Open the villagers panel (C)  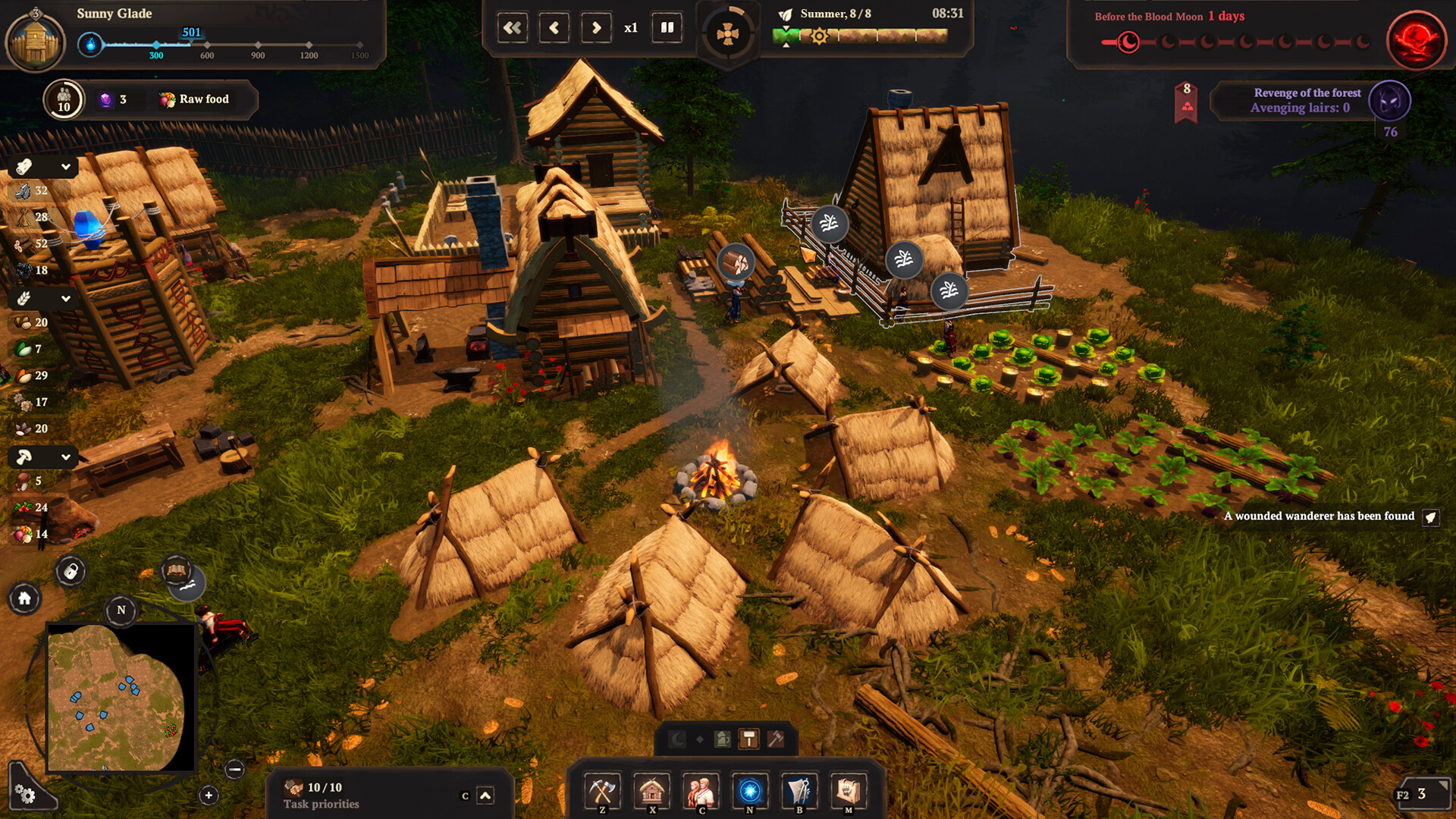(701, 791)
